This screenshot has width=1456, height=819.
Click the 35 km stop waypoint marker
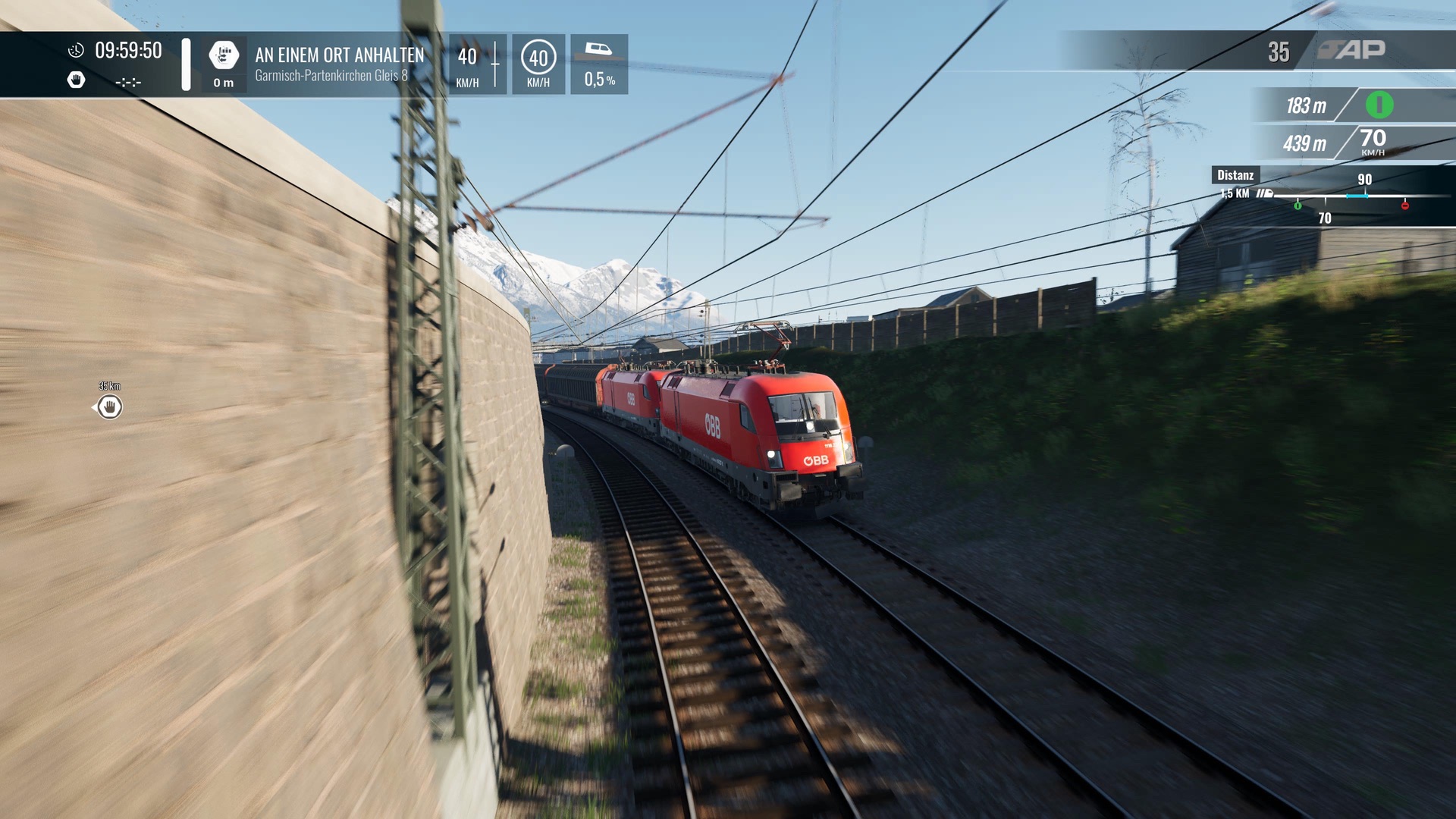pos(110,407)
